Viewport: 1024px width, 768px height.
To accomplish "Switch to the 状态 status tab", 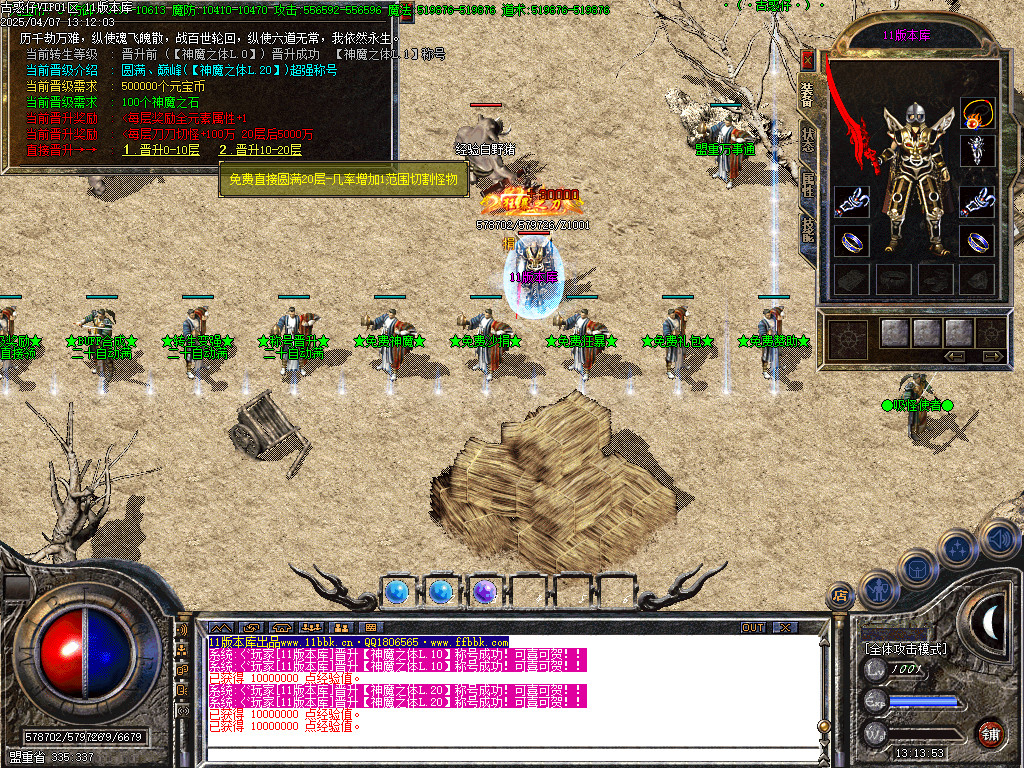I will (808, 140).
